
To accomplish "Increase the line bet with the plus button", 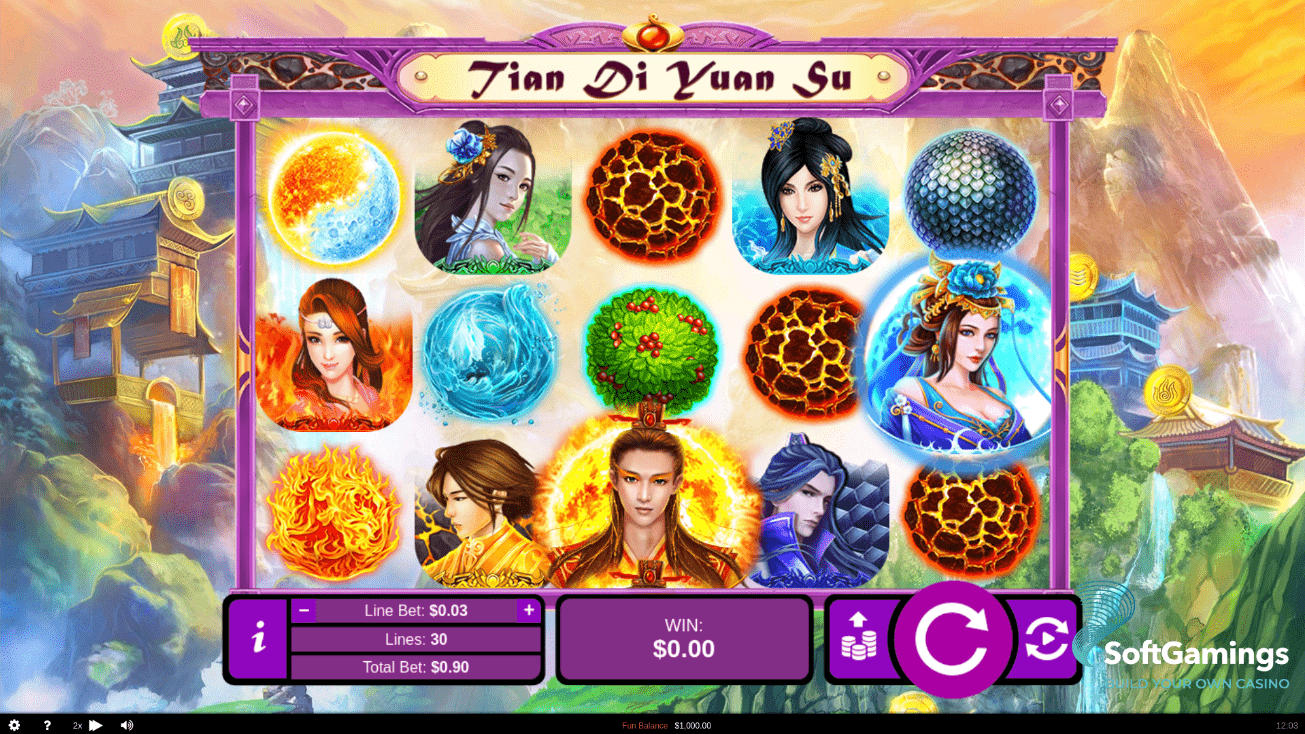I will (527, 610).
